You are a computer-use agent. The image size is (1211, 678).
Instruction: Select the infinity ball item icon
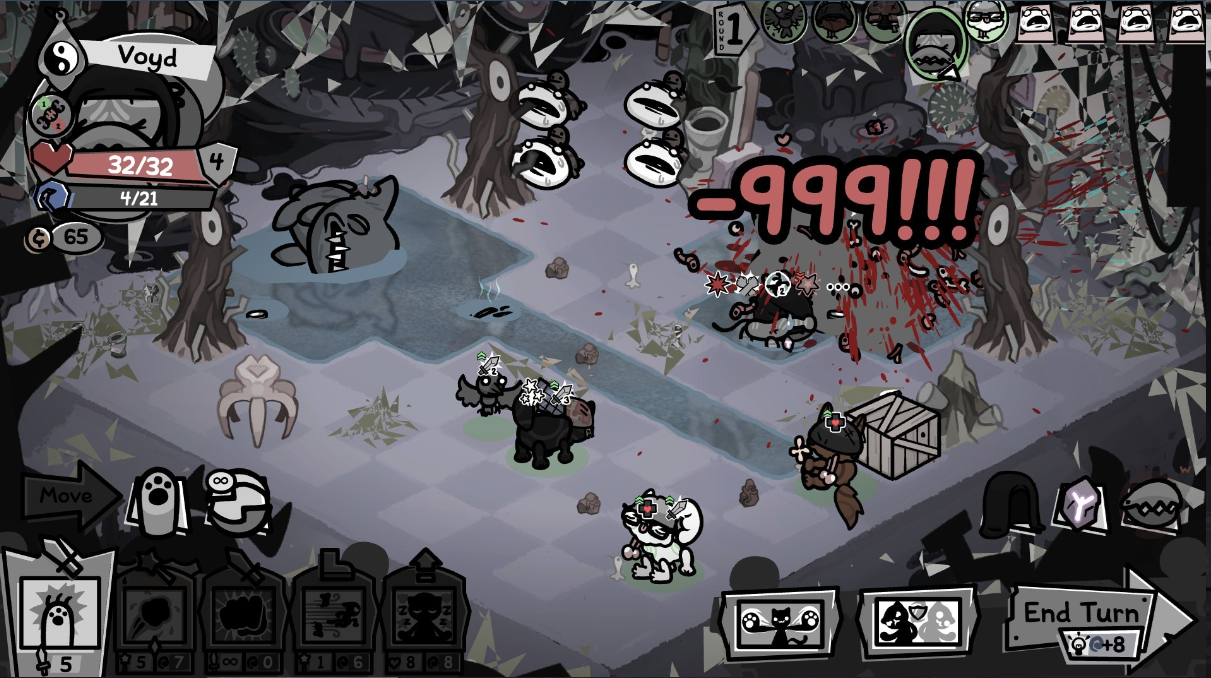[236, 497]
